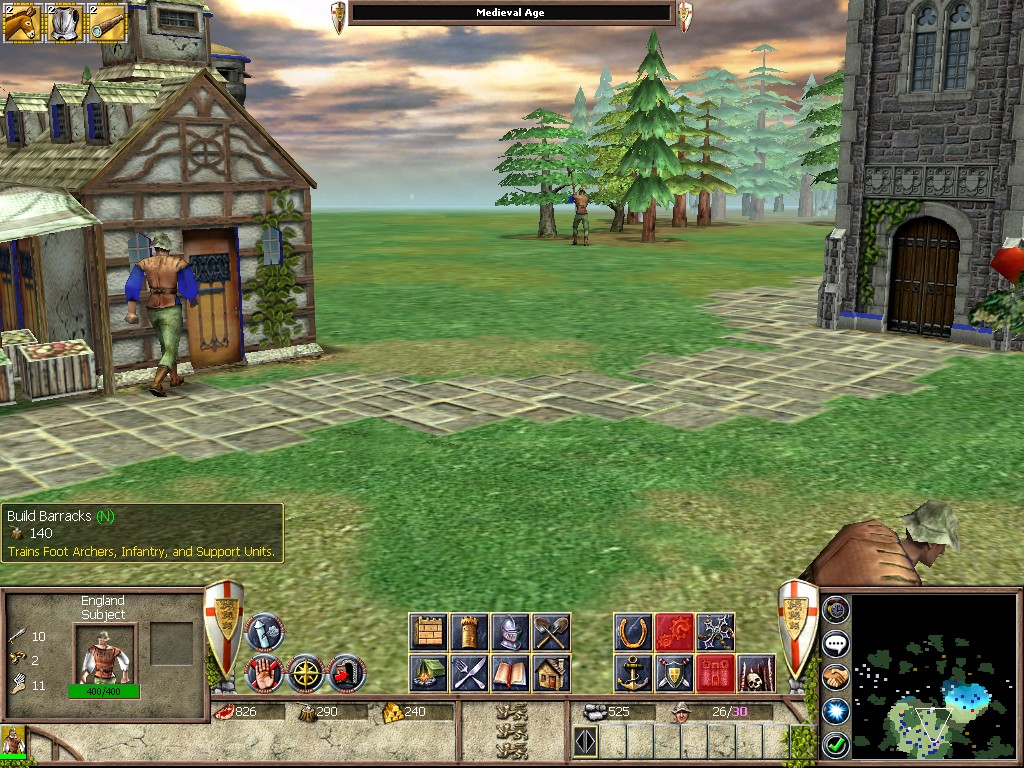Select the crossed shovels build icon
Image resolution: width=1024 pixels, height=768 pixels.
tap(551, 632)
